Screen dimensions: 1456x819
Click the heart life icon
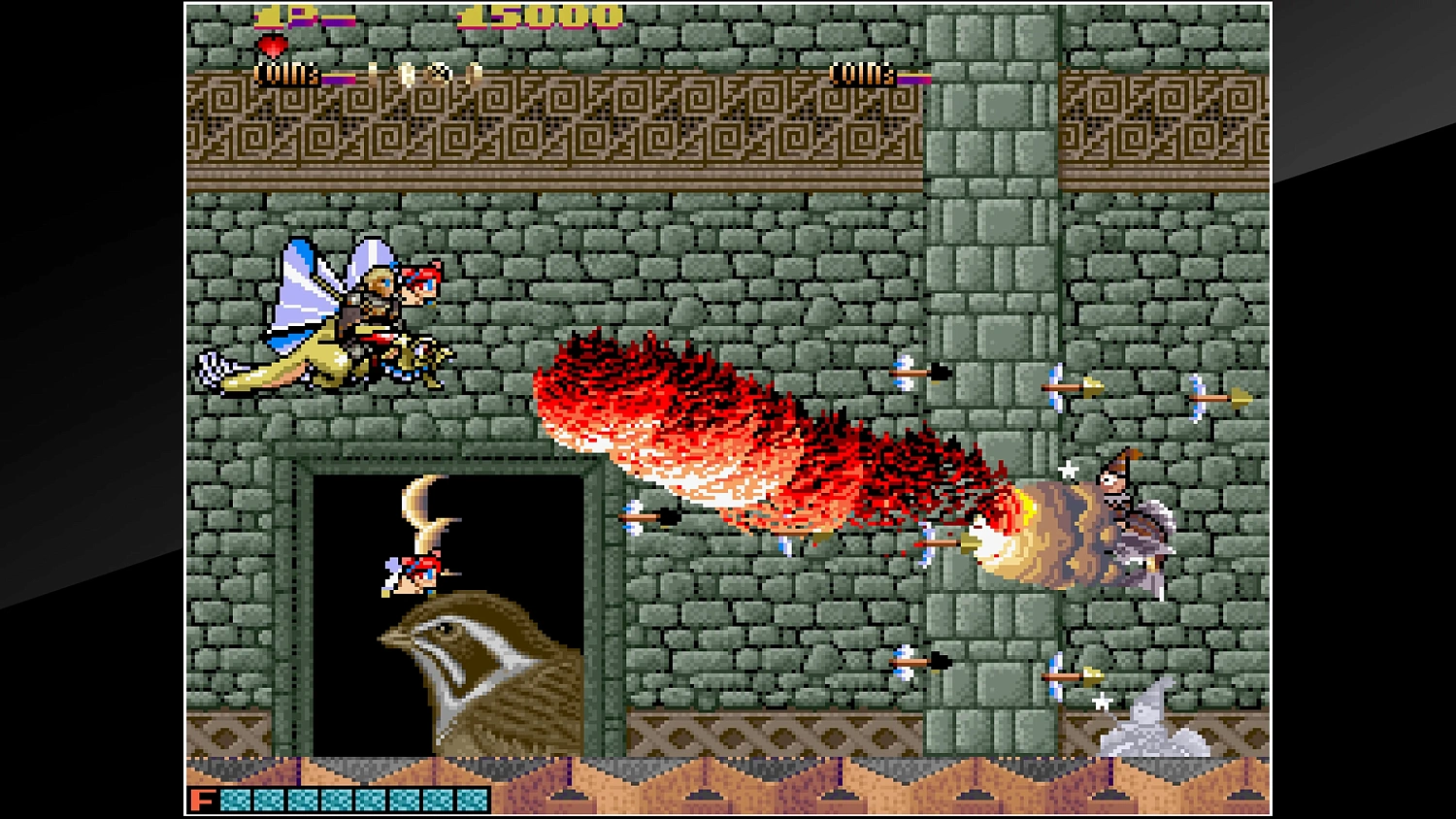(272, 44)
